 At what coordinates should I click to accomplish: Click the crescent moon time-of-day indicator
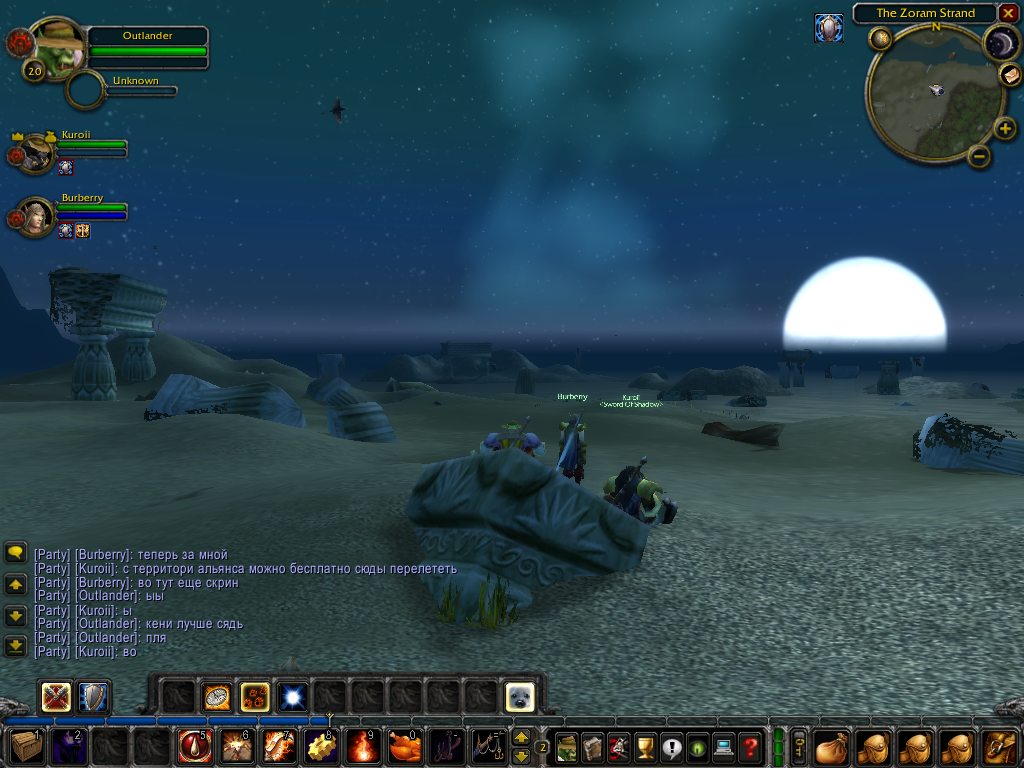tap(1000, 42)
